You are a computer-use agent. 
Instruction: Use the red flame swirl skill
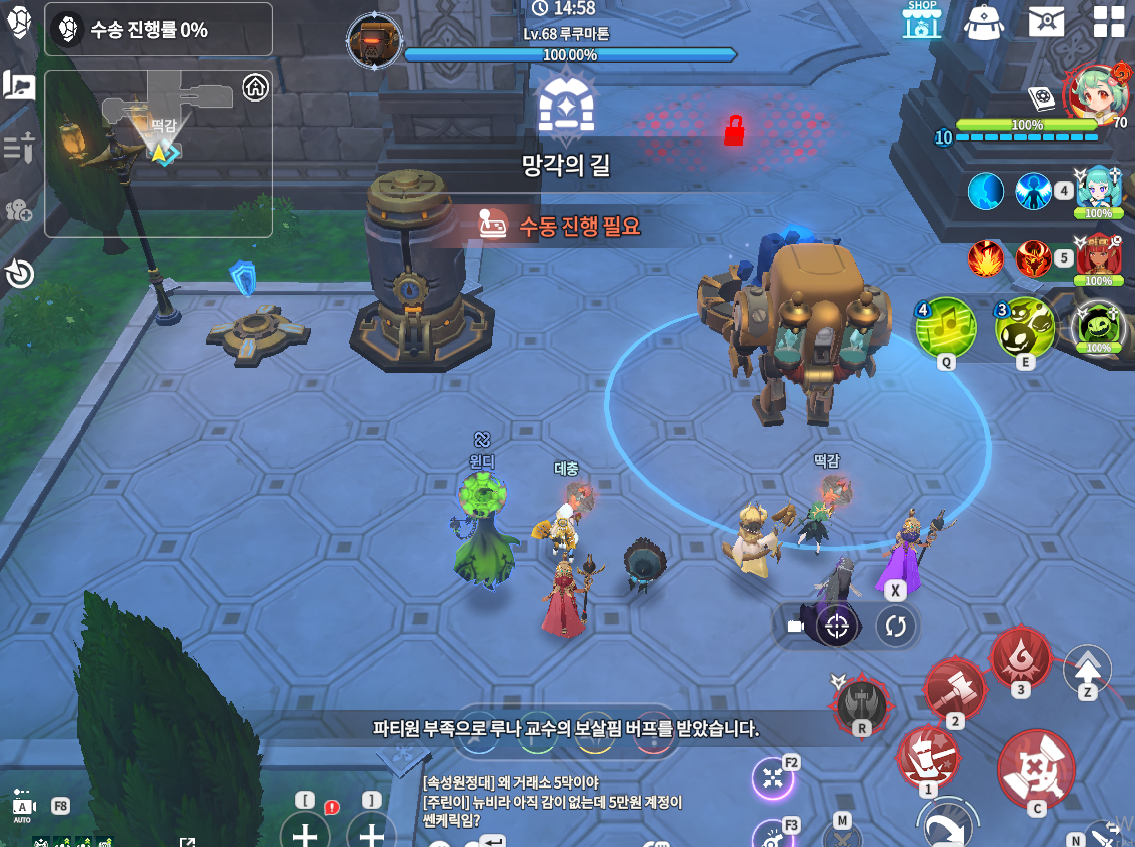(1020, 655)
